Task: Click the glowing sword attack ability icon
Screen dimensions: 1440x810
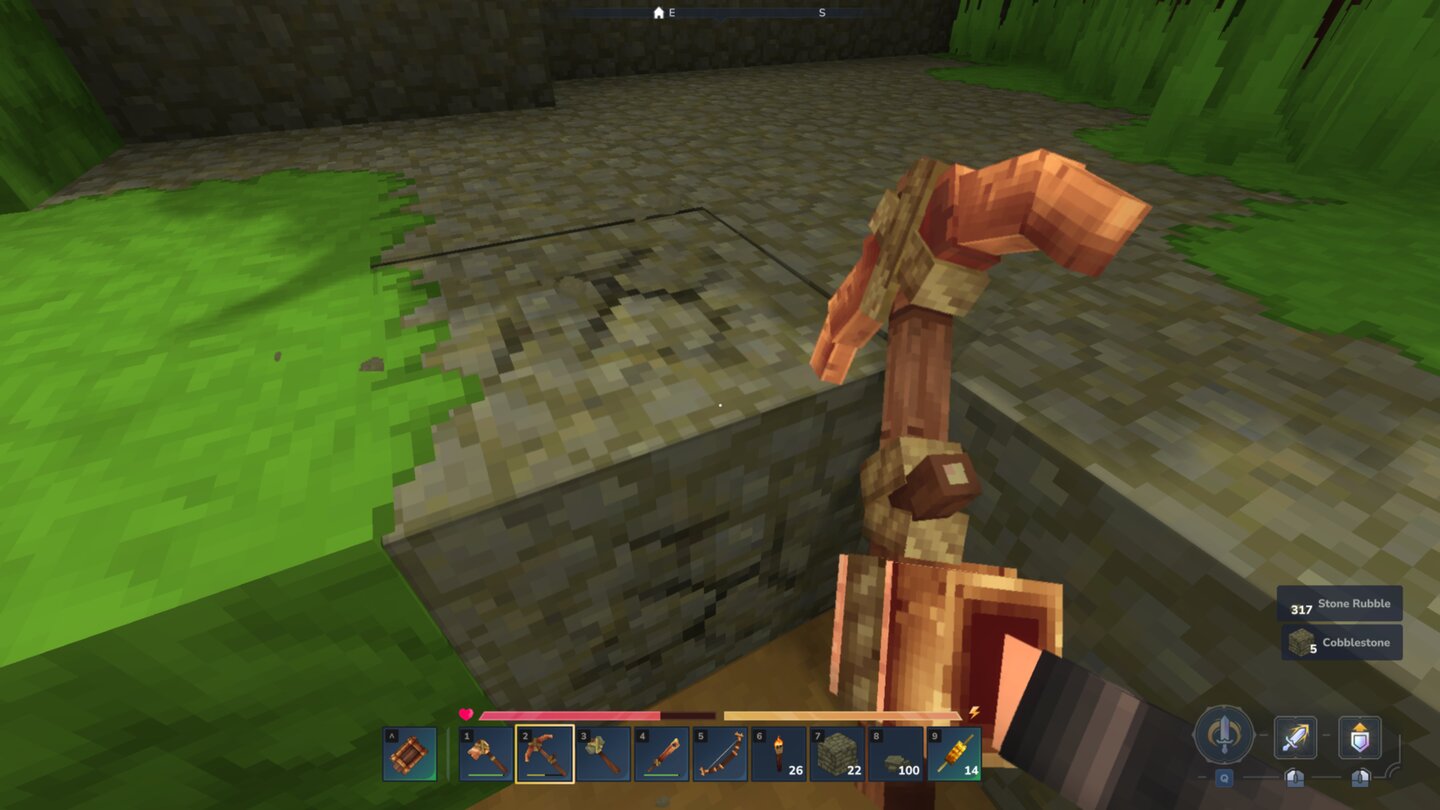Action: click(1295, 738)
